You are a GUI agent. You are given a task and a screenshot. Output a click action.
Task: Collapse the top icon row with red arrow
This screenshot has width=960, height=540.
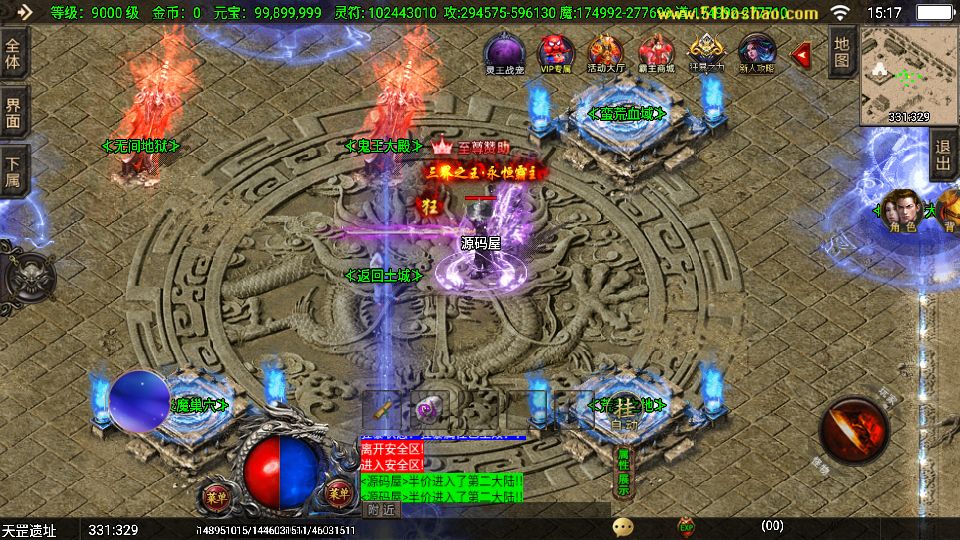coord(801,54)
